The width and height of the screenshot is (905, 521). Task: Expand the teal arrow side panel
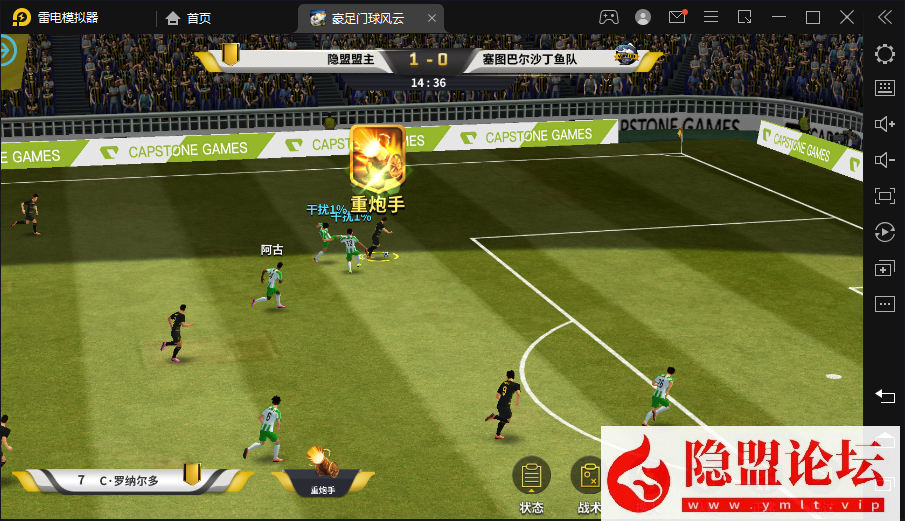click(x=10, y=50)
